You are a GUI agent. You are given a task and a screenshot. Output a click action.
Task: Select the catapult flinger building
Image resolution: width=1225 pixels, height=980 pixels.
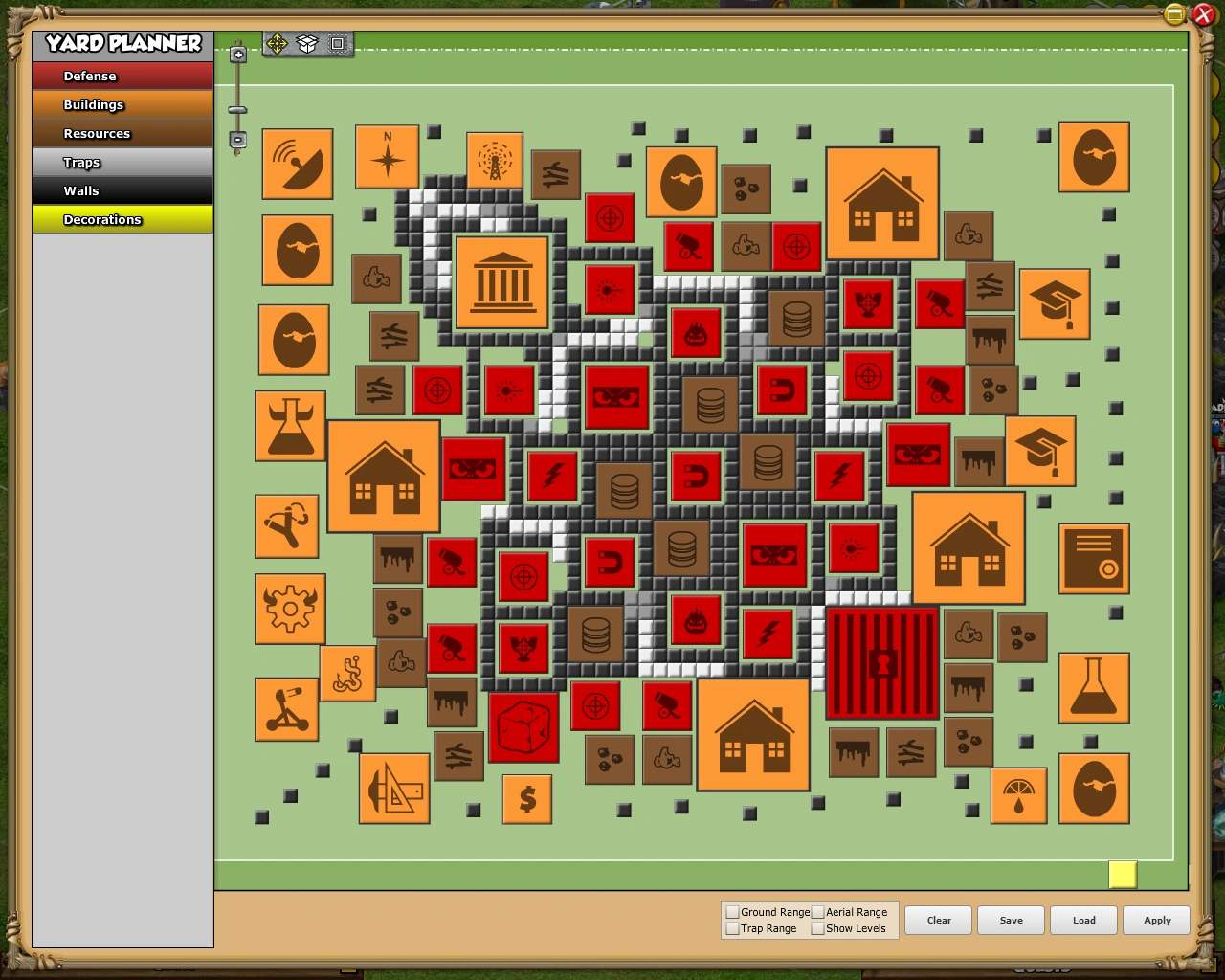285,710
